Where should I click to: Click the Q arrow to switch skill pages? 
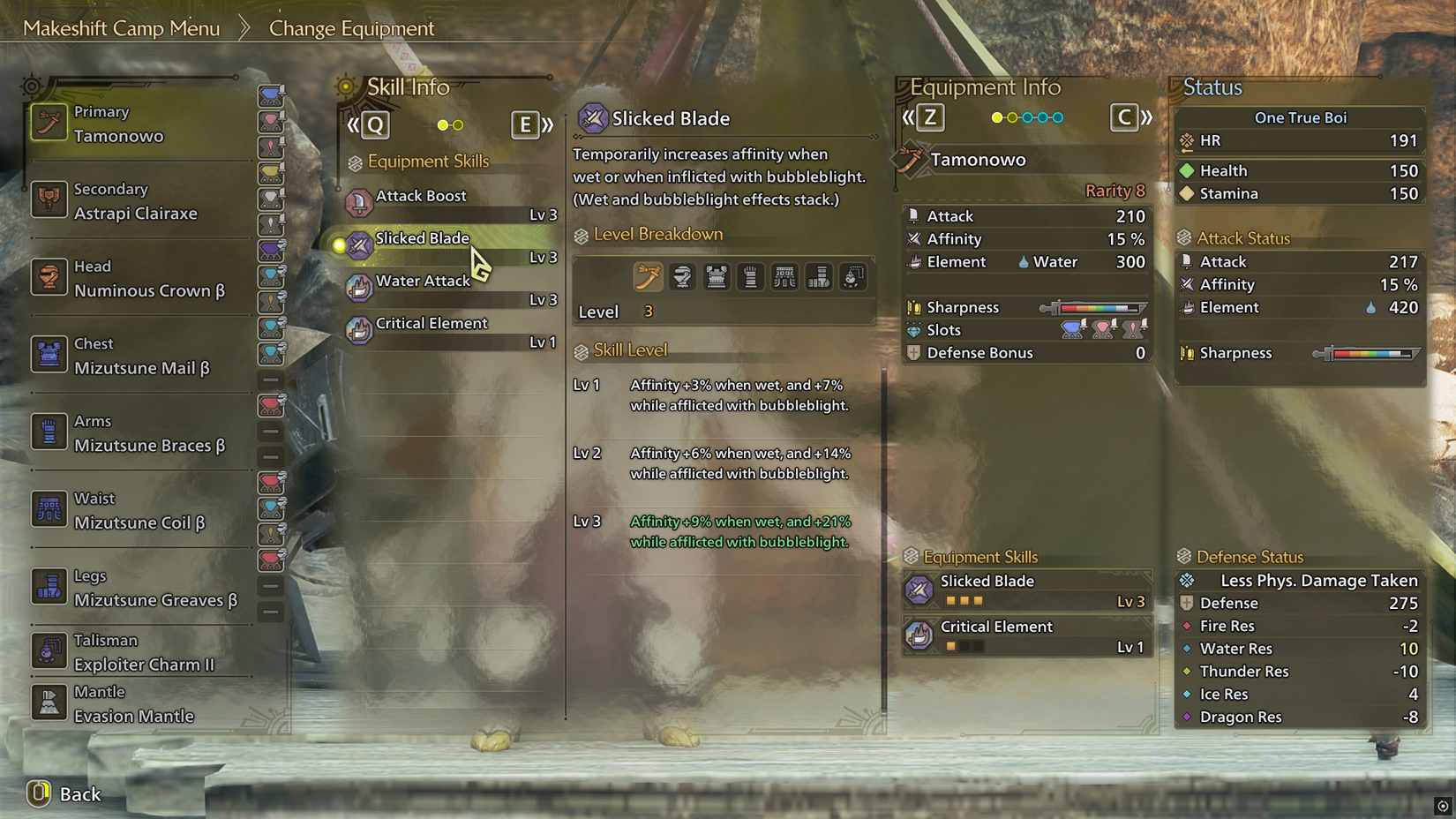(x=373, y=124)
